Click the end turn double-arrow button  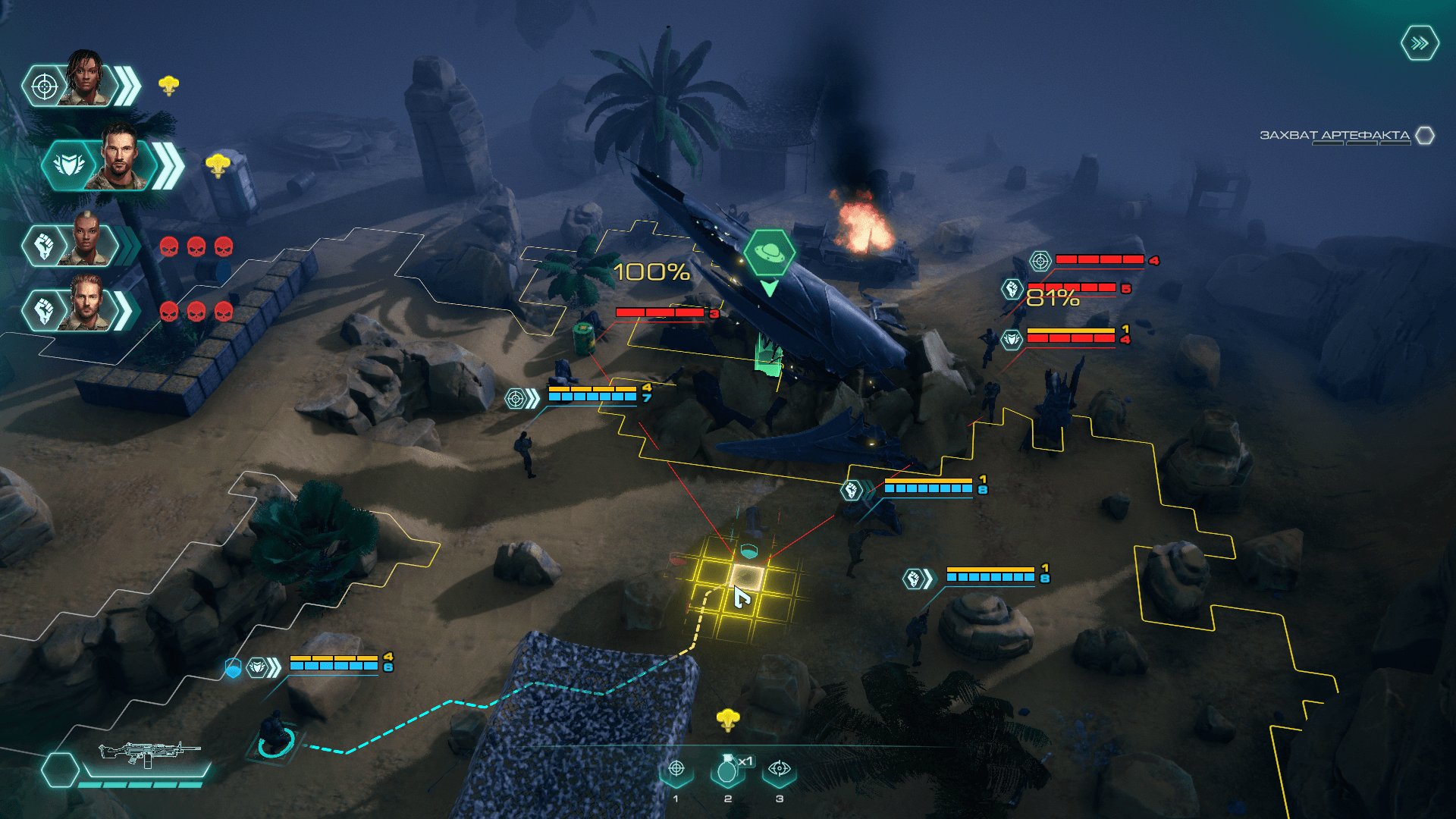click(1419, 43)
